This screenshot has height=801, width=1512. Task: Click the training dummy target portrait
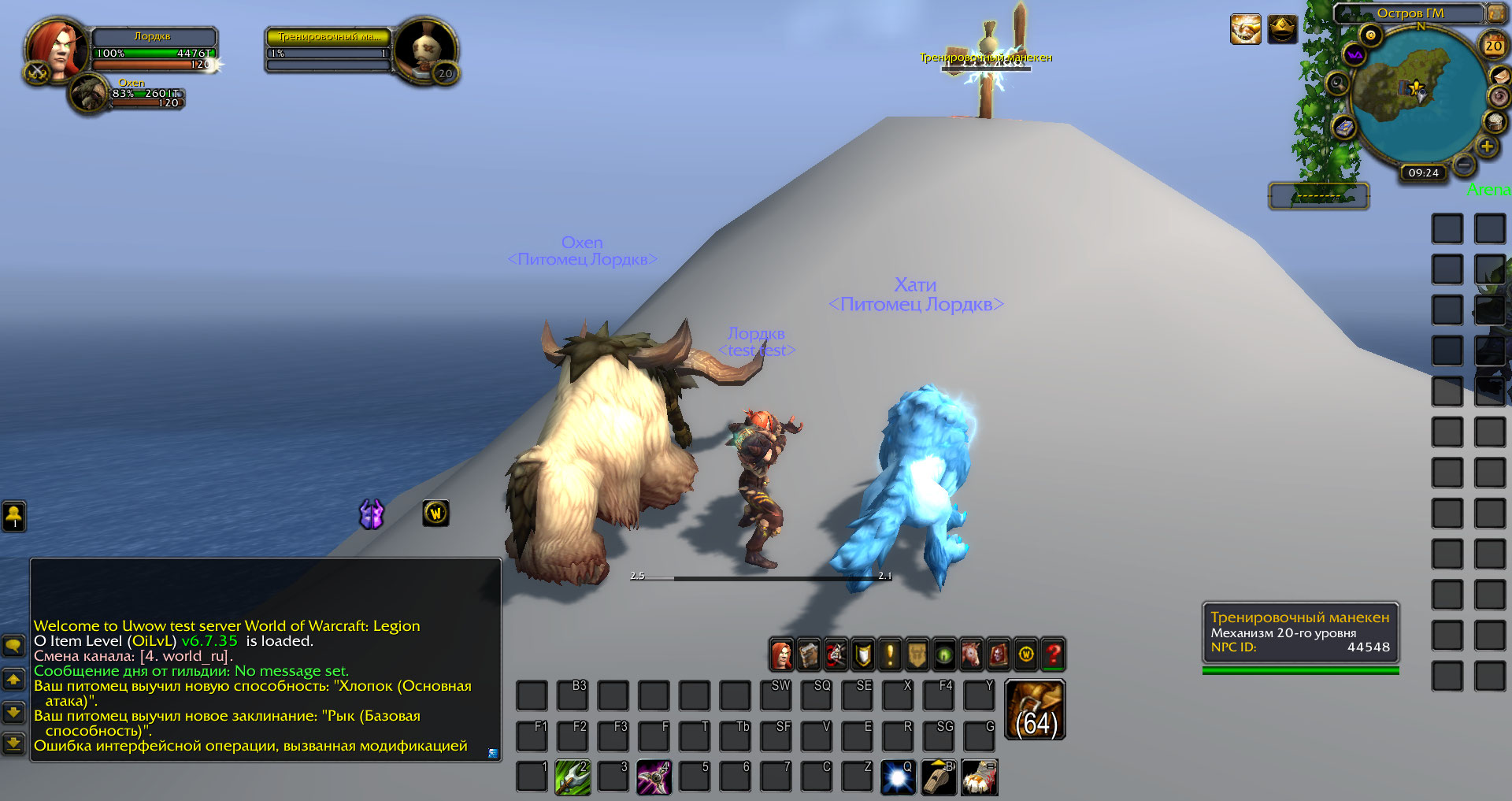click(x=424, y=49)
